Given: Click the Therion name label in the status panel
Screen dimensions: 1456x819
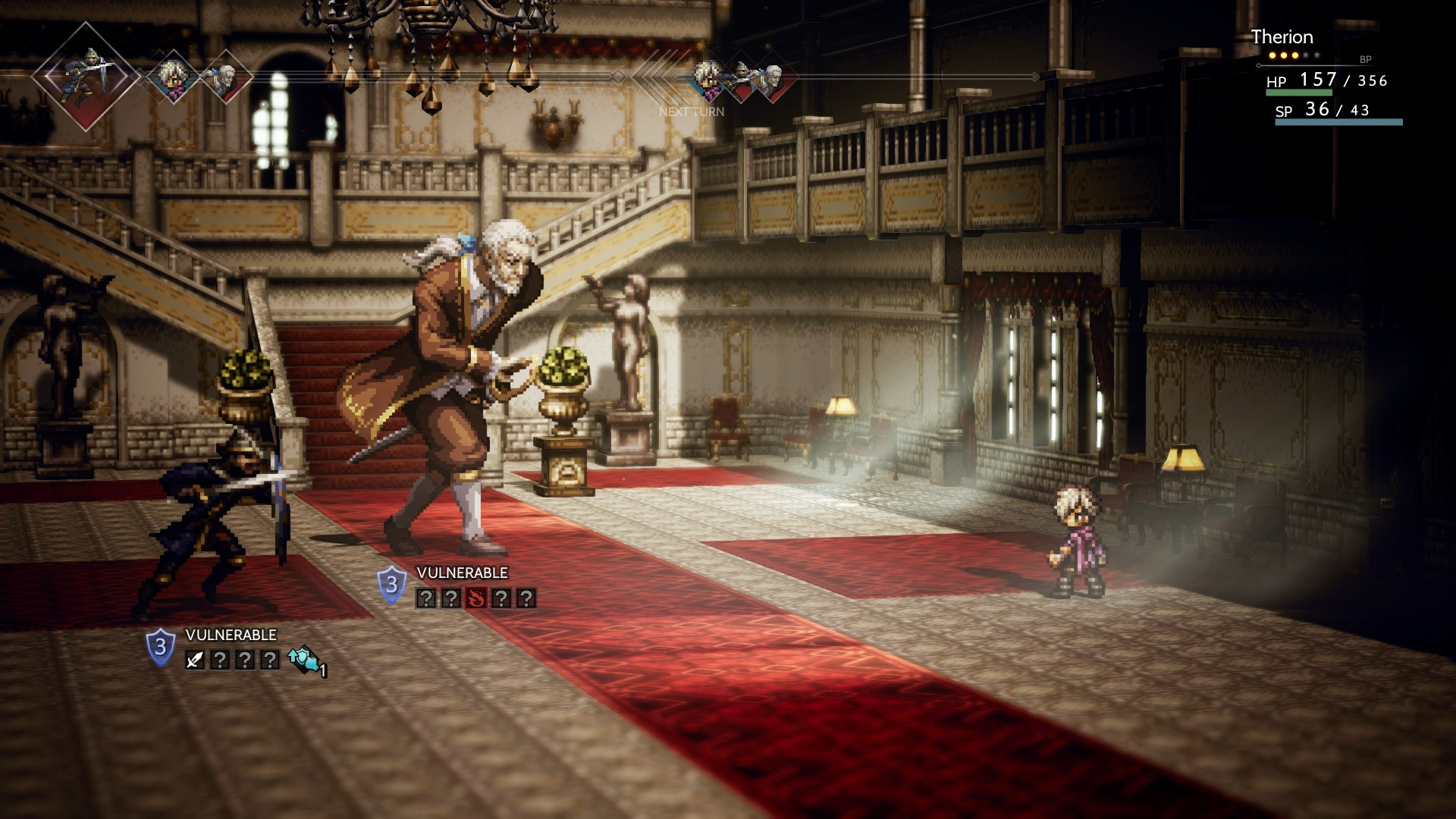Looking at the screenshot, I should tap(1283, 36).
